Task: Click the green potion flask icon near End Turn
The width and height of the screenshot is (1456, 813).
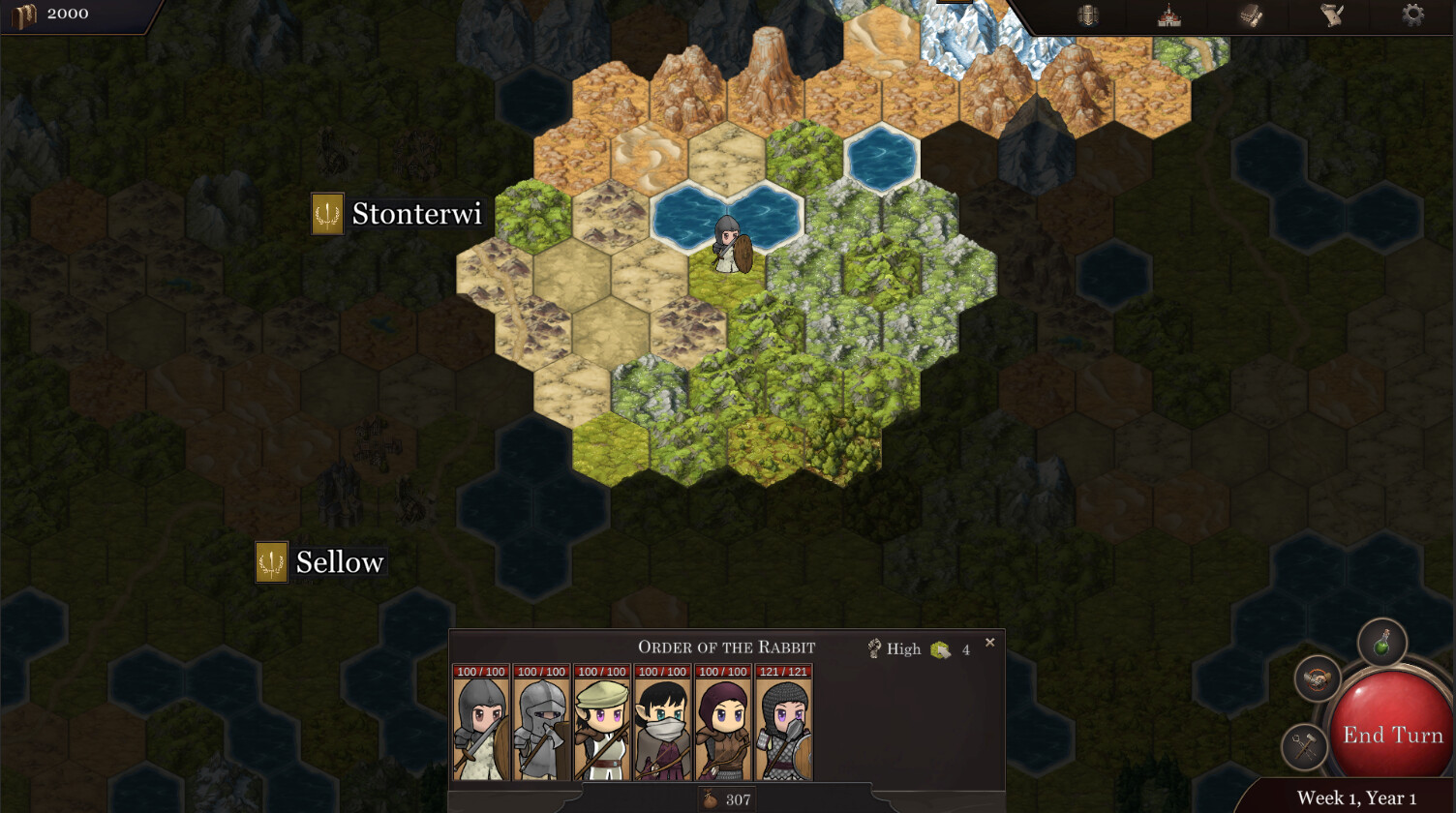Action: 1382,644
